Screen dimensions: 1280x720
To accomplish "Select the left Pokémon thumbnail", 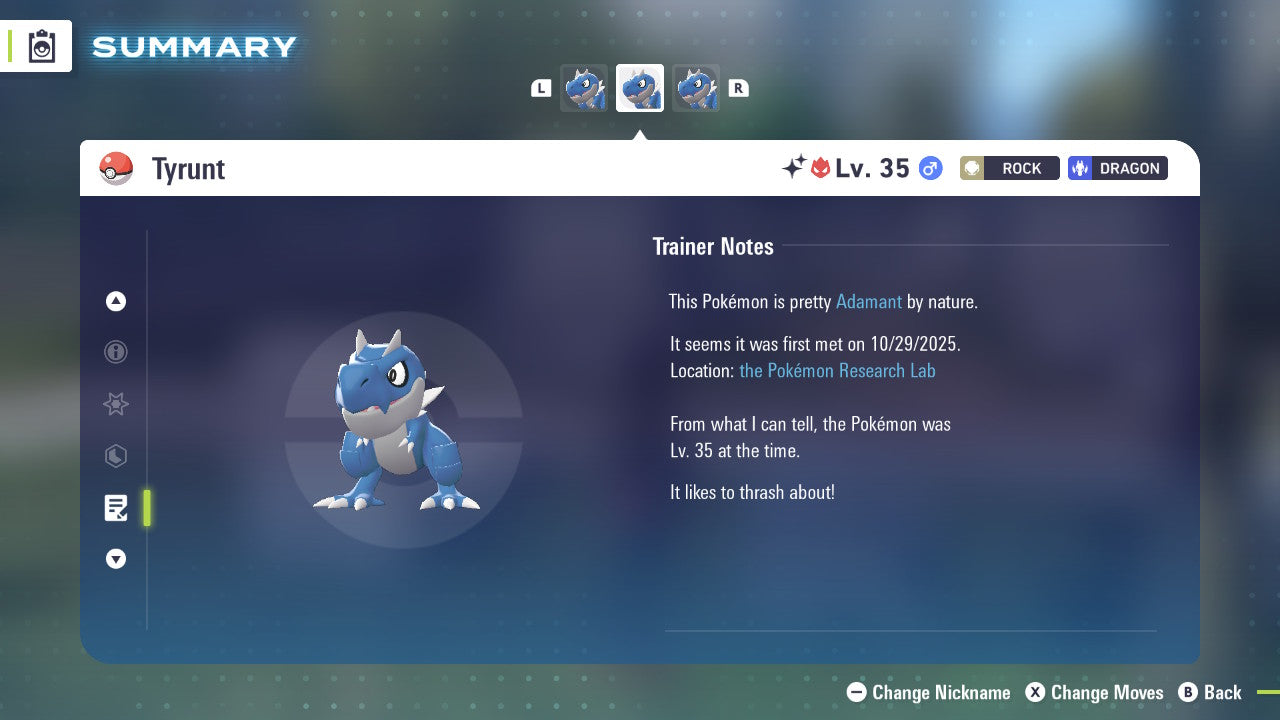I will click(x=584, y=87).
